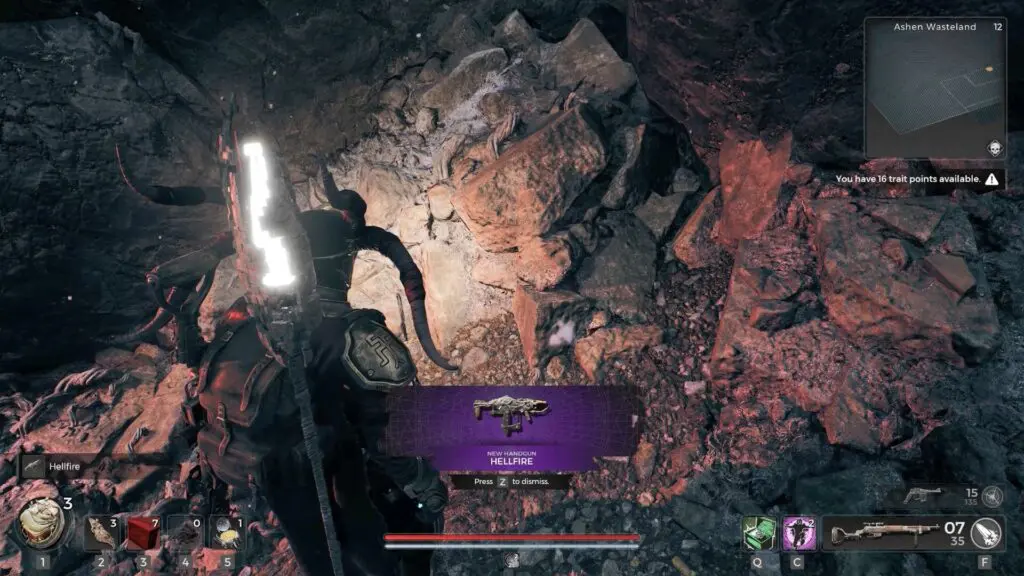Image resolution: width=1024 pixels, height=576 pixels.
Task: Click the skull icon on the minimap
Action: click(x=995, y=147)
